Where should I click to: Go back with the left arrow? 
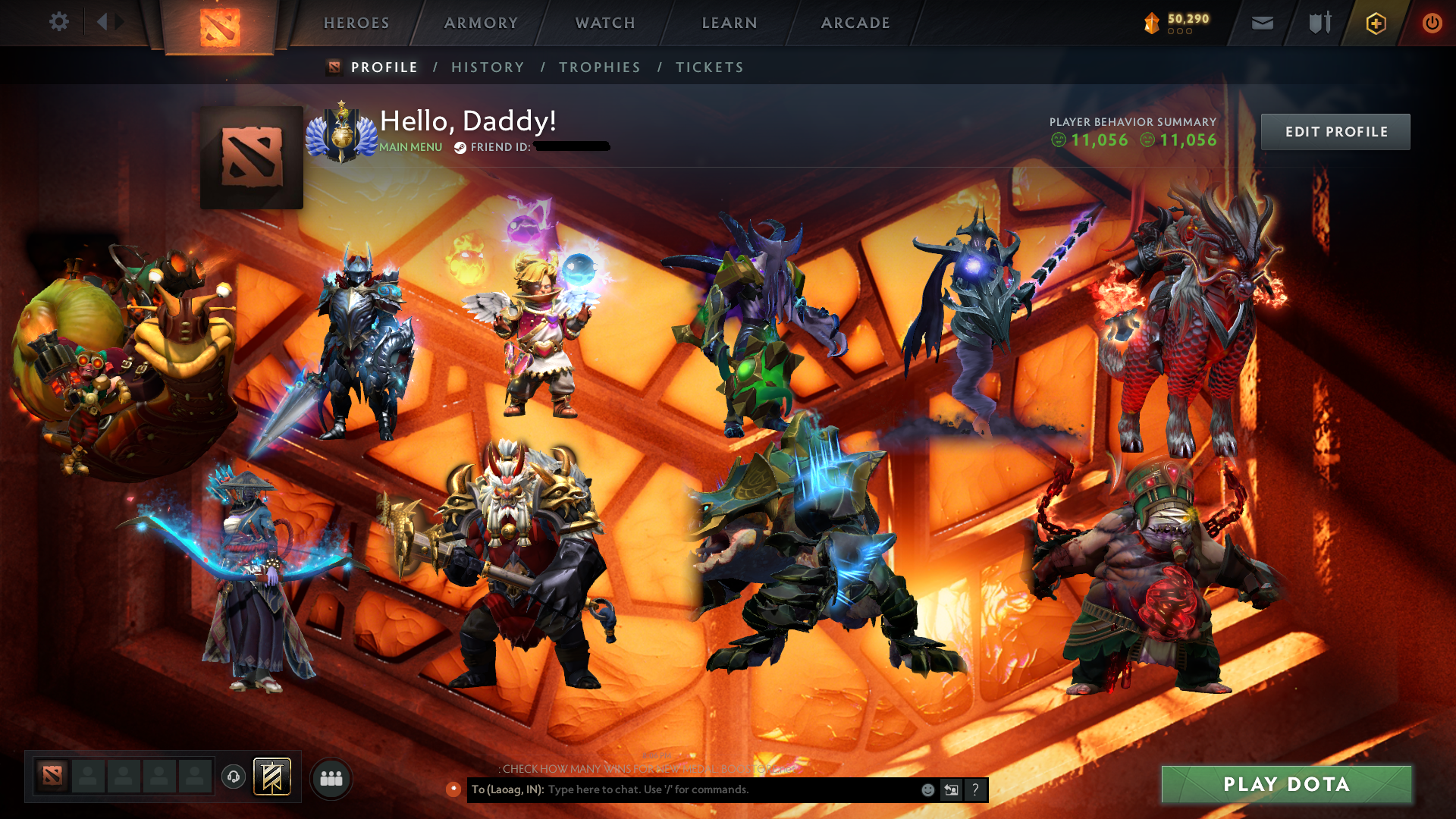102,22
